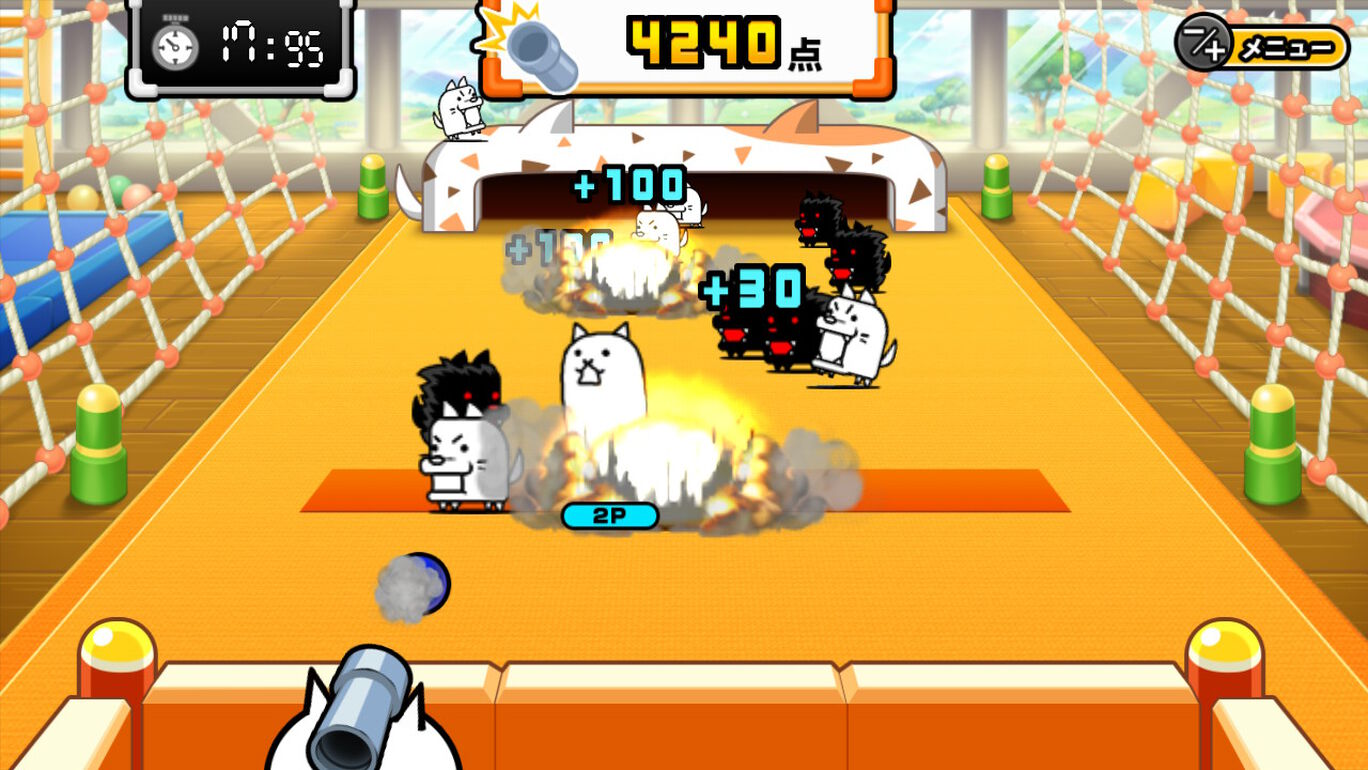Open the メニュー (Menu) in the top right

(x=1287, y=44)
